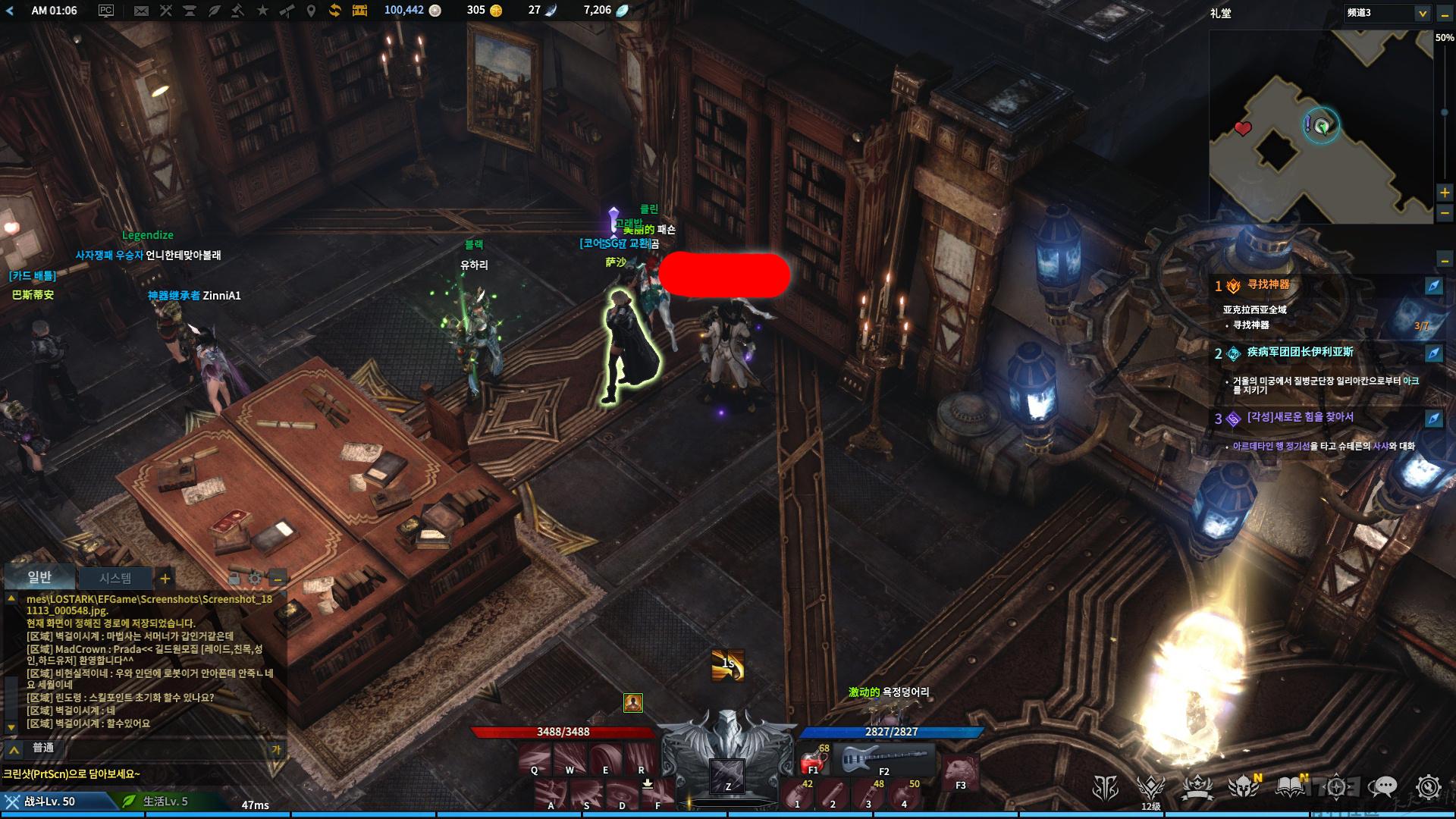Click the chat input field labeled 普通

(x=152, y=748)
